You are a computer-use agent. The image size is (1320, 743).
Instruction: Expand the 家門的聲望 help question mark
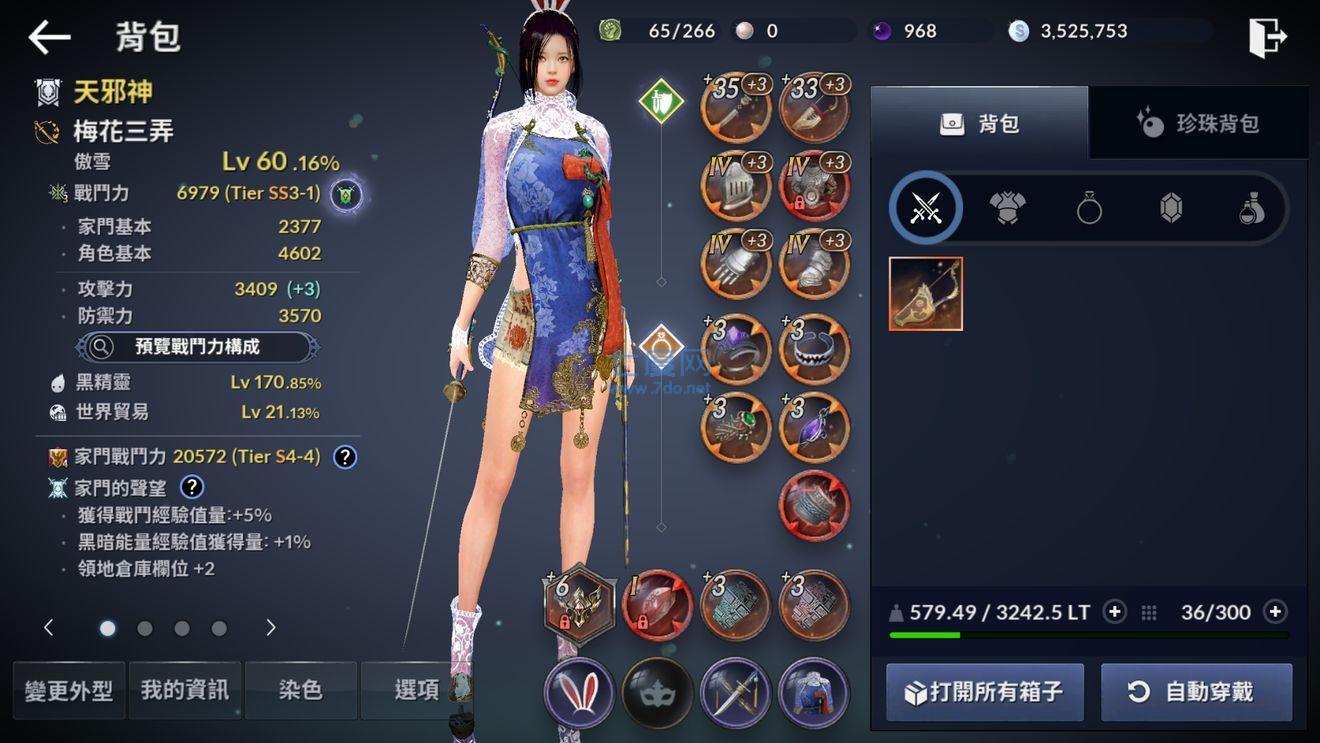click(192, 488)
